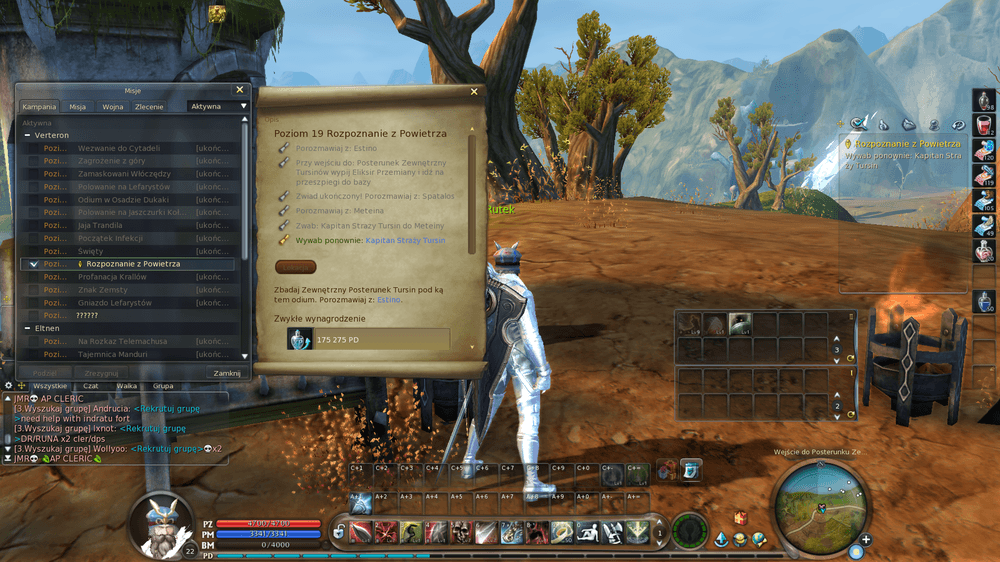Collapse the Eltnen quest group
Viewport: 1000px width, 562px height.
(x=26, y=328)
